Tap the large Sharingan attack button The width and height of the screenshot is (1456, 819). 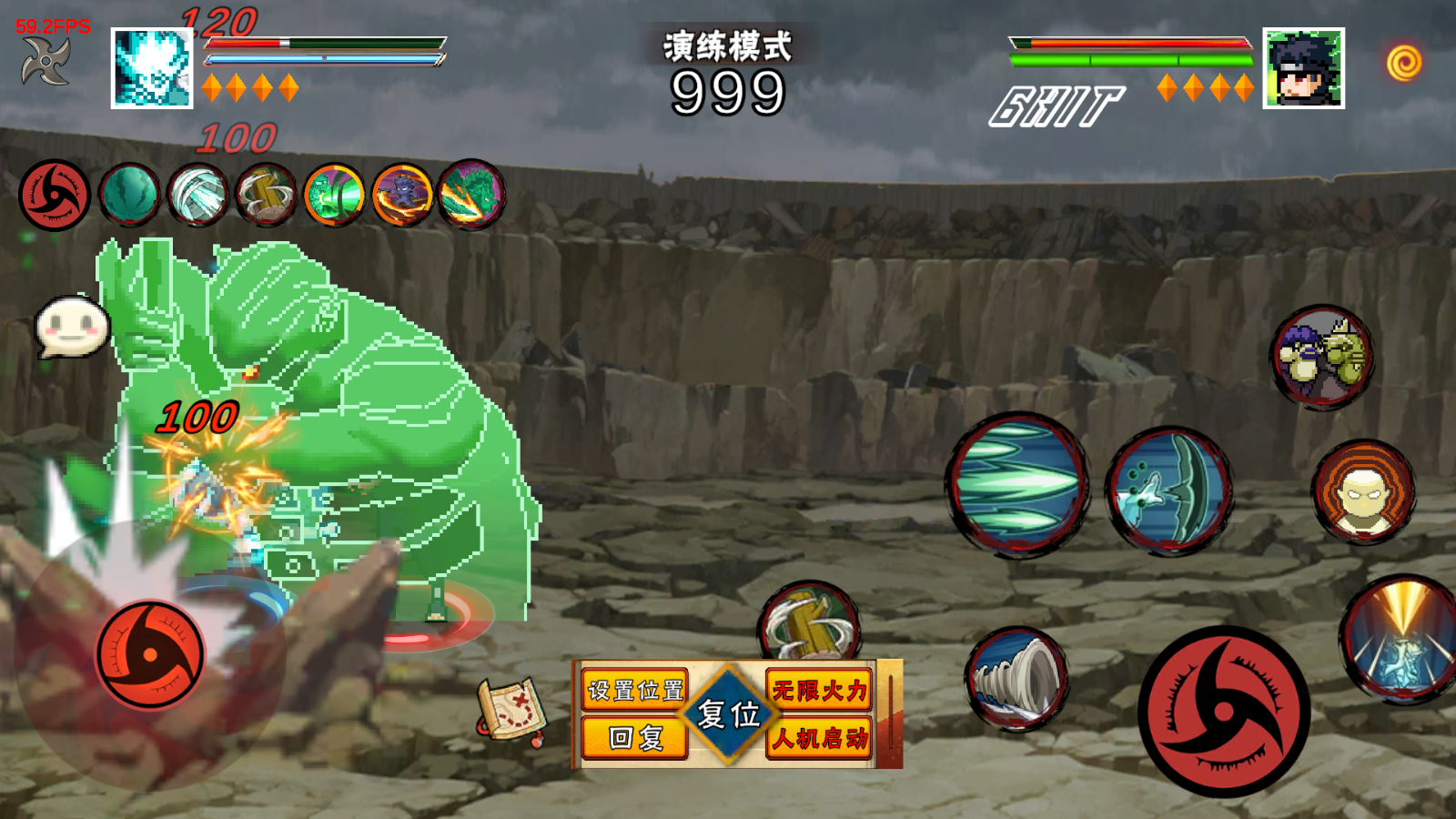pos(1224,712)
